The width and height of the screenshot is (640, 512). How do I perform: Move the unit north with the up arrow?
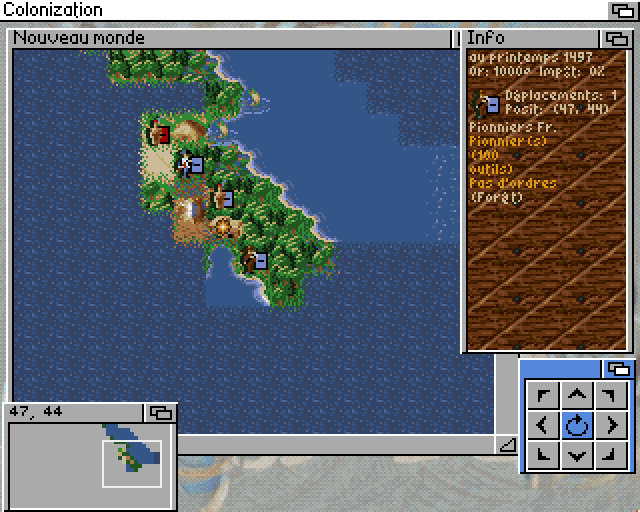coord(577,395)
